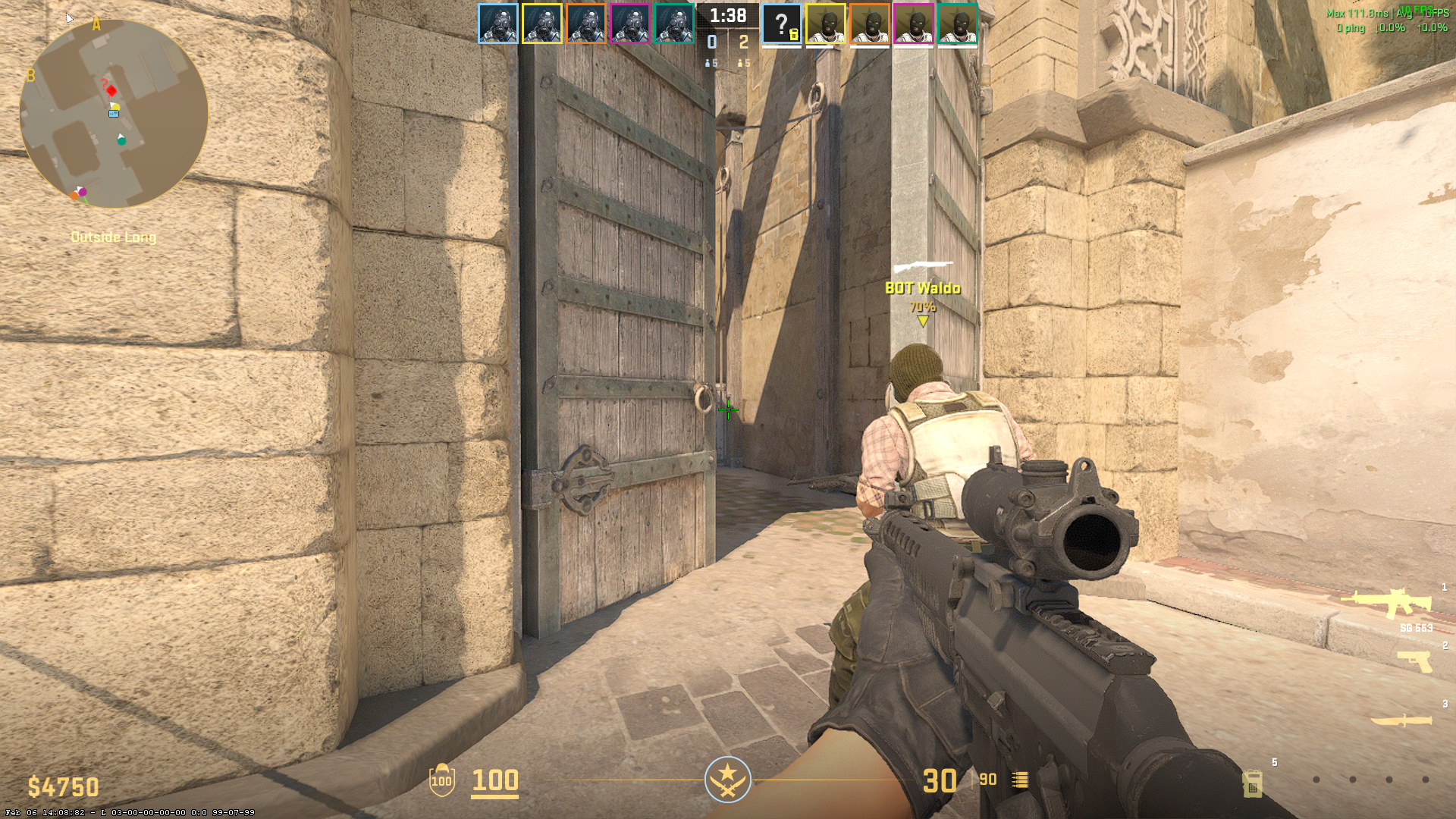This screenshot has width=1456, height=819.
Task: Click the yellow-bordered balaclava player avatar
Action: [x=826, y=24]
